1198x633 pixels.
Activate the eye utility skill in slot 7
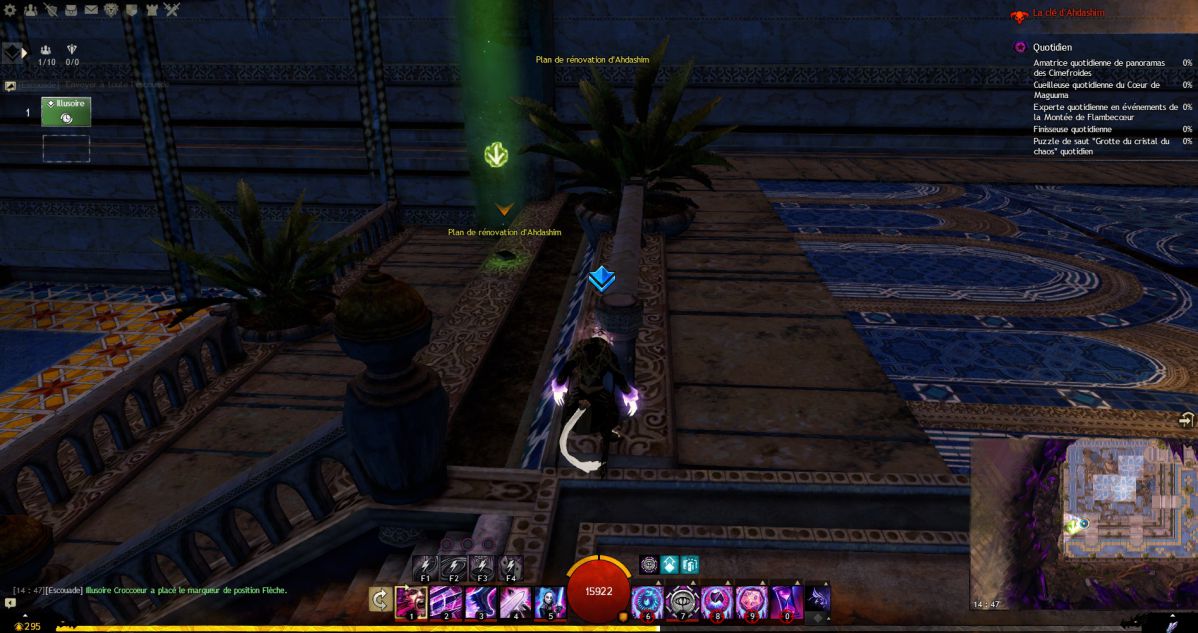[682, 602]
